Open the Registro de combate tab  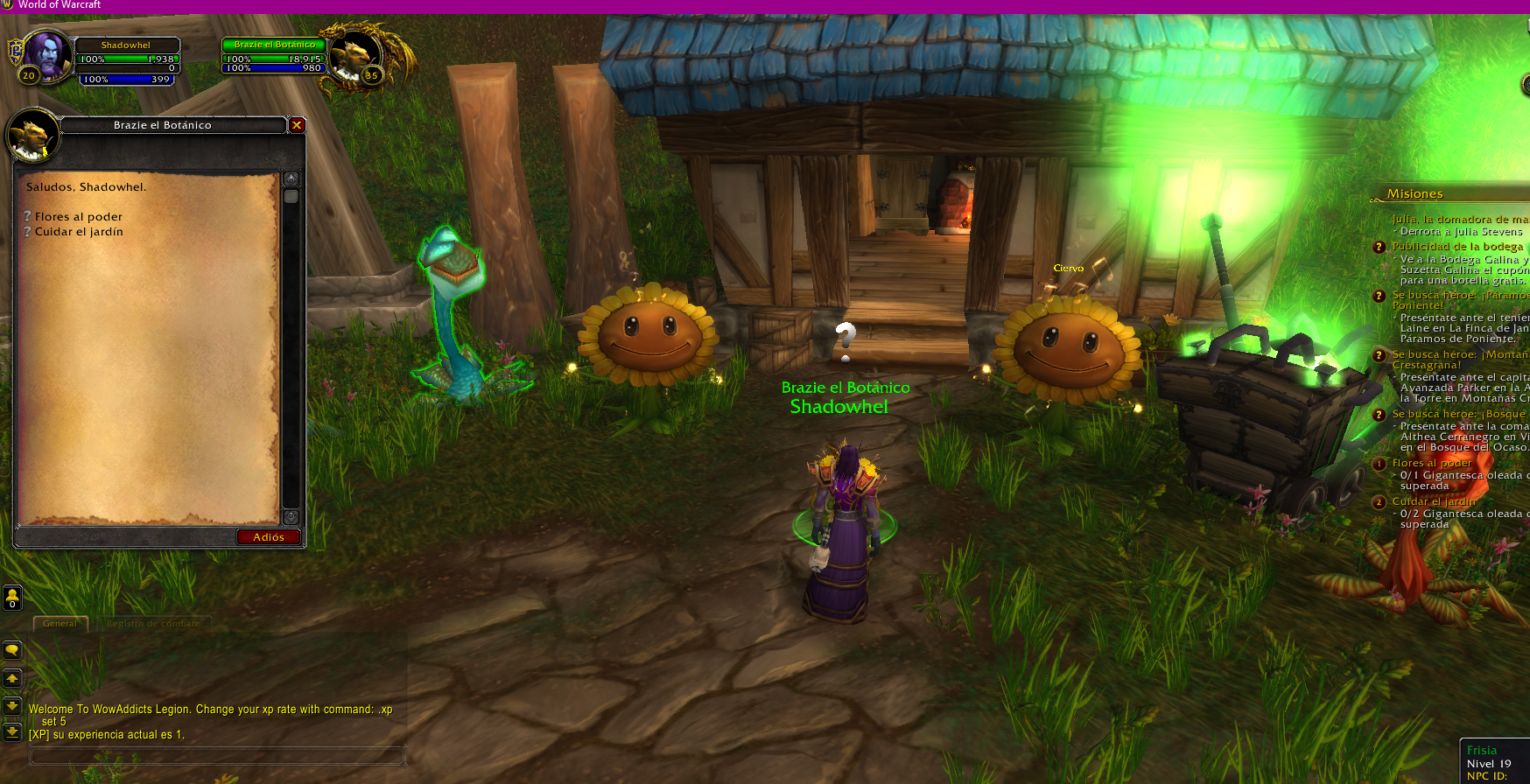pos(153,624)
